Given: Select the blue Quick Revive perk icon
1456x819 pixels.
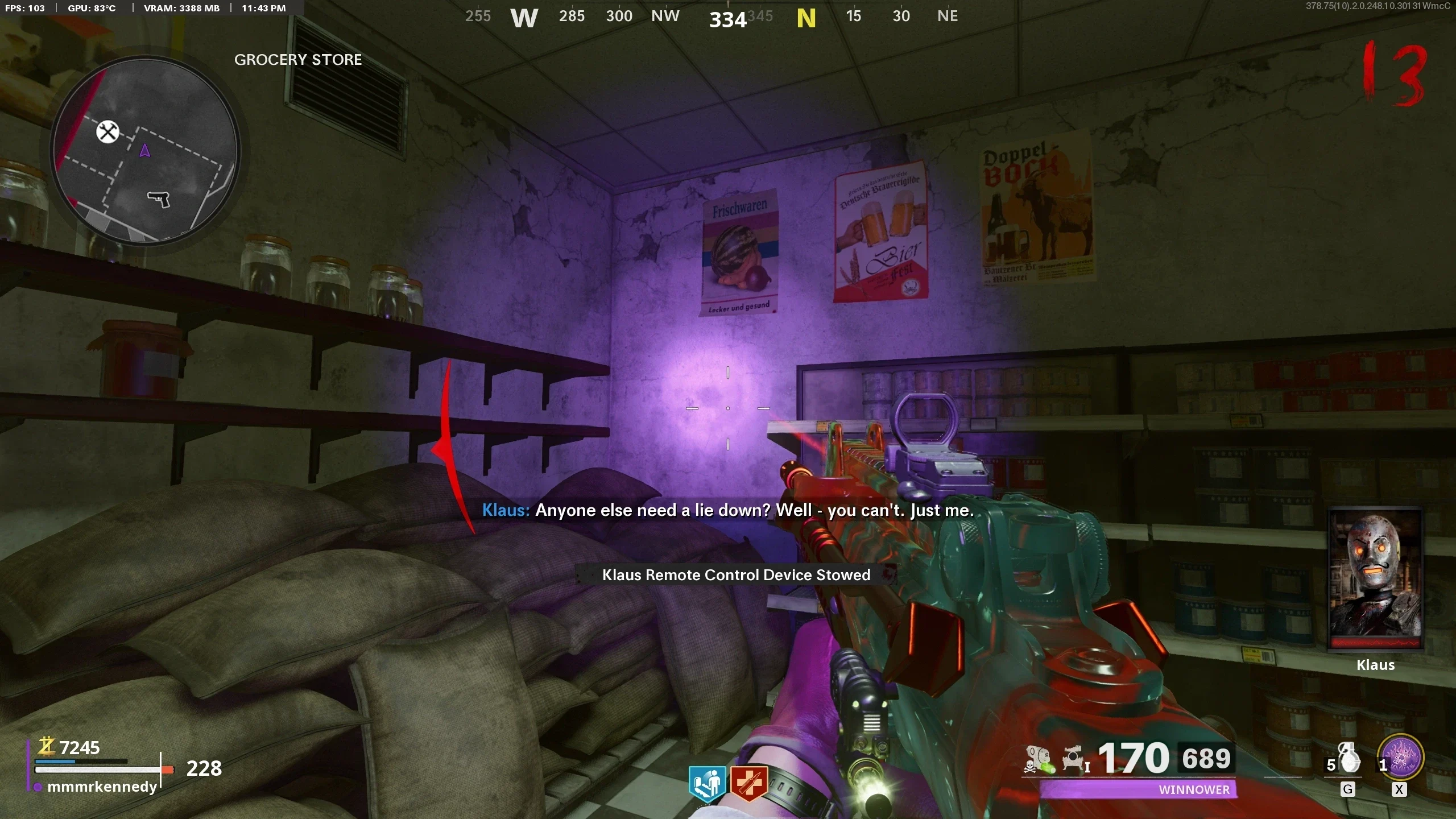Looking at the screenshot, I should coord(707,783).
